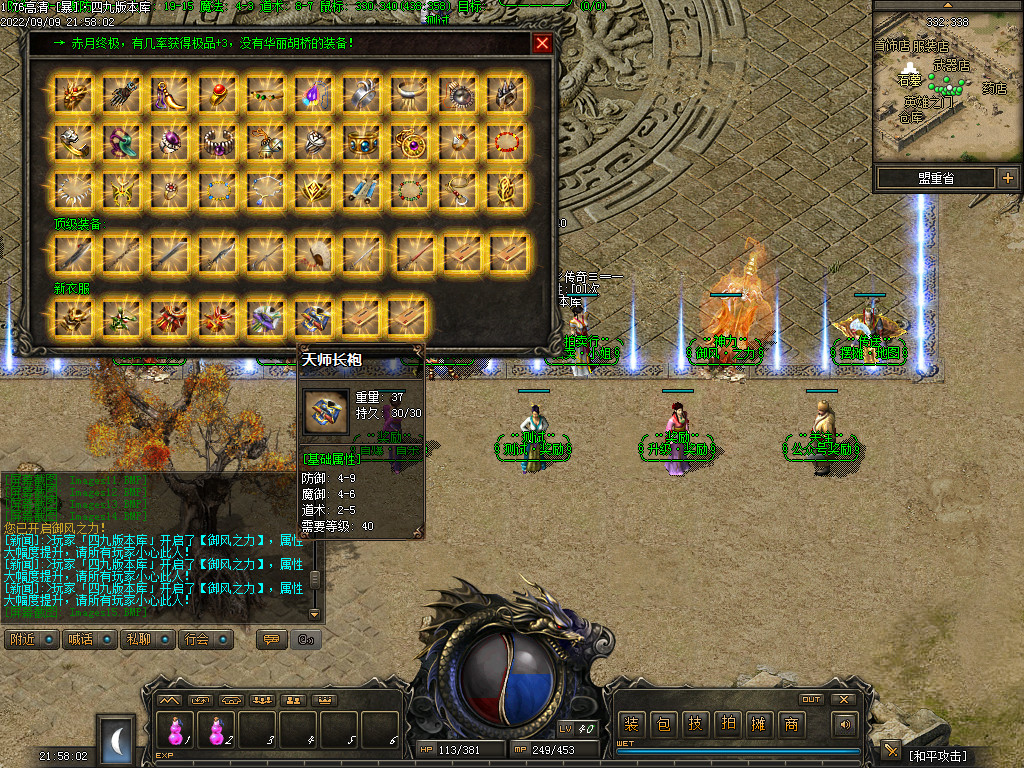Open the 包 bag inventory
Viewport: 1024px width, 768px height.
(x=663, y=725)
